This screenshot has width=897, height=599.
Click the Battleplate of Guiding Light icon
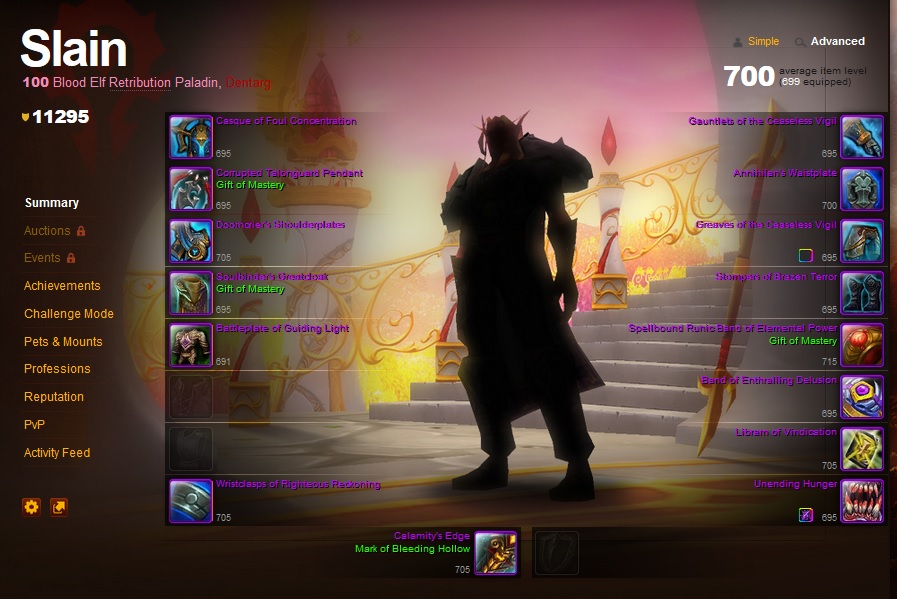[190, 345]
